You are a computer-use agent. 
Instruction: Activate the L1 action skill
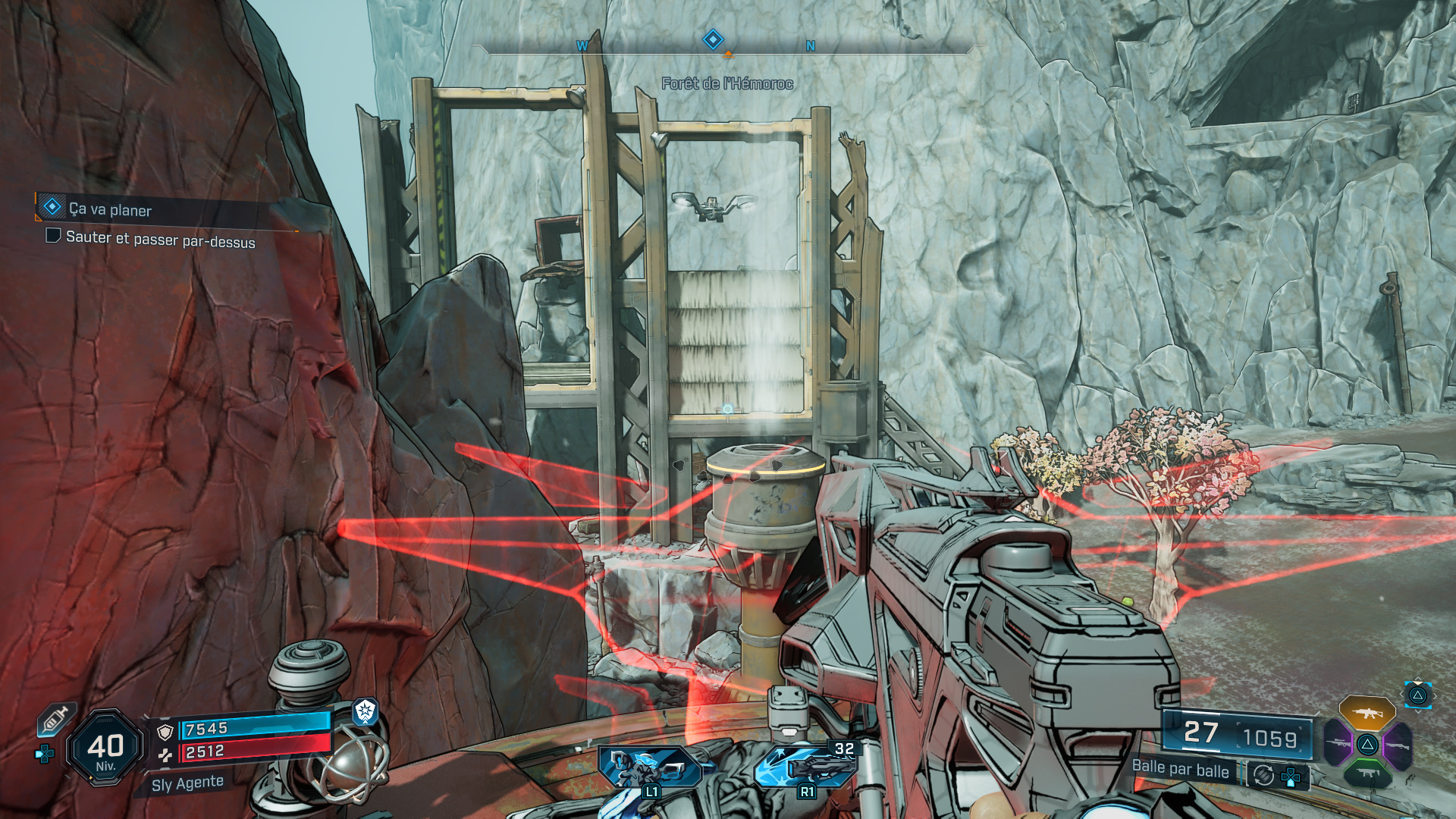[x=649, y=767]
